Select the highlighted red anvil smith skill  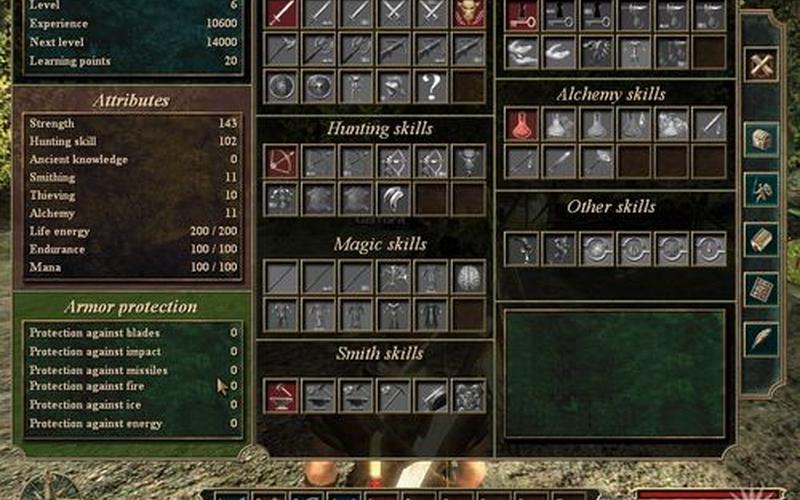(x=282, y=395)
